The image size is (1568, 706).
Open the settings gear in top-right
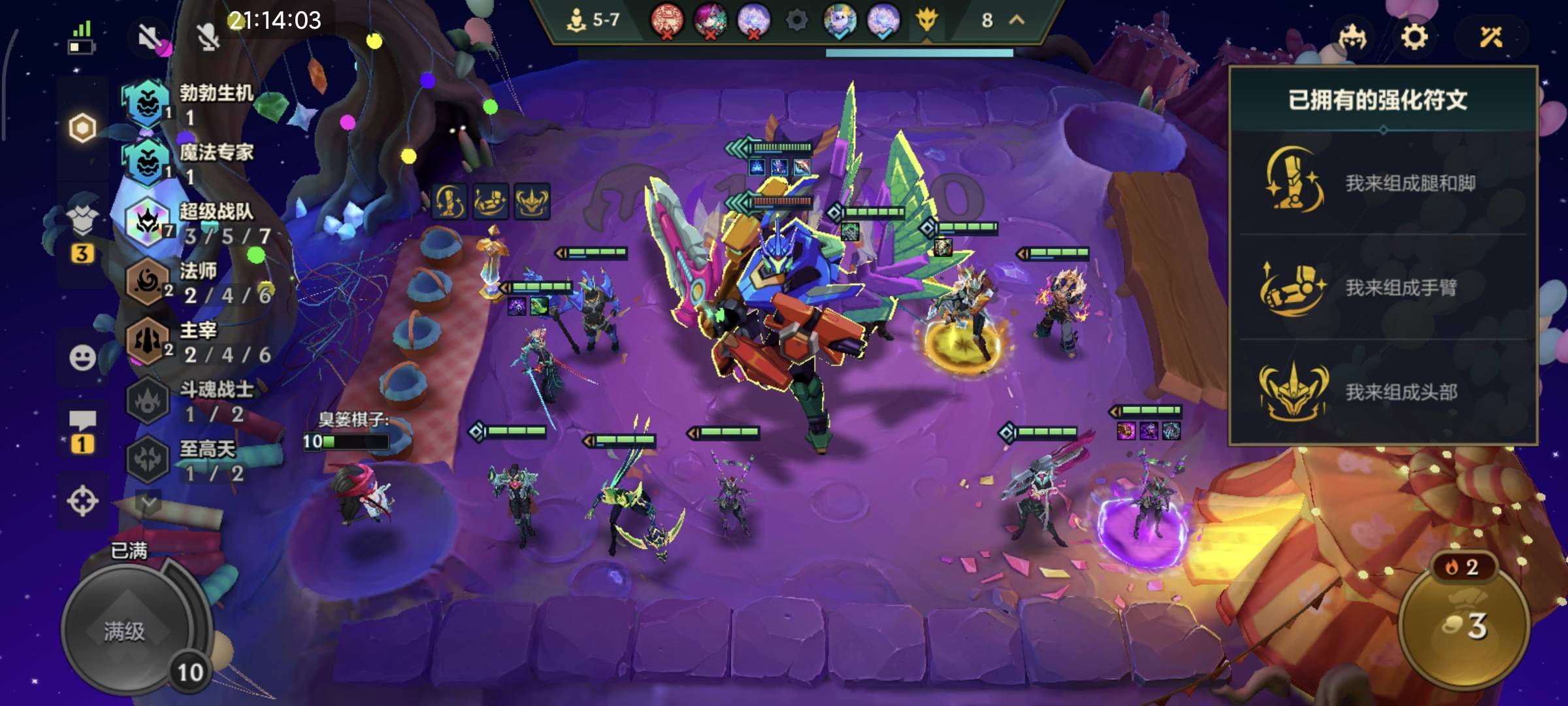[x=1414, y=37]
